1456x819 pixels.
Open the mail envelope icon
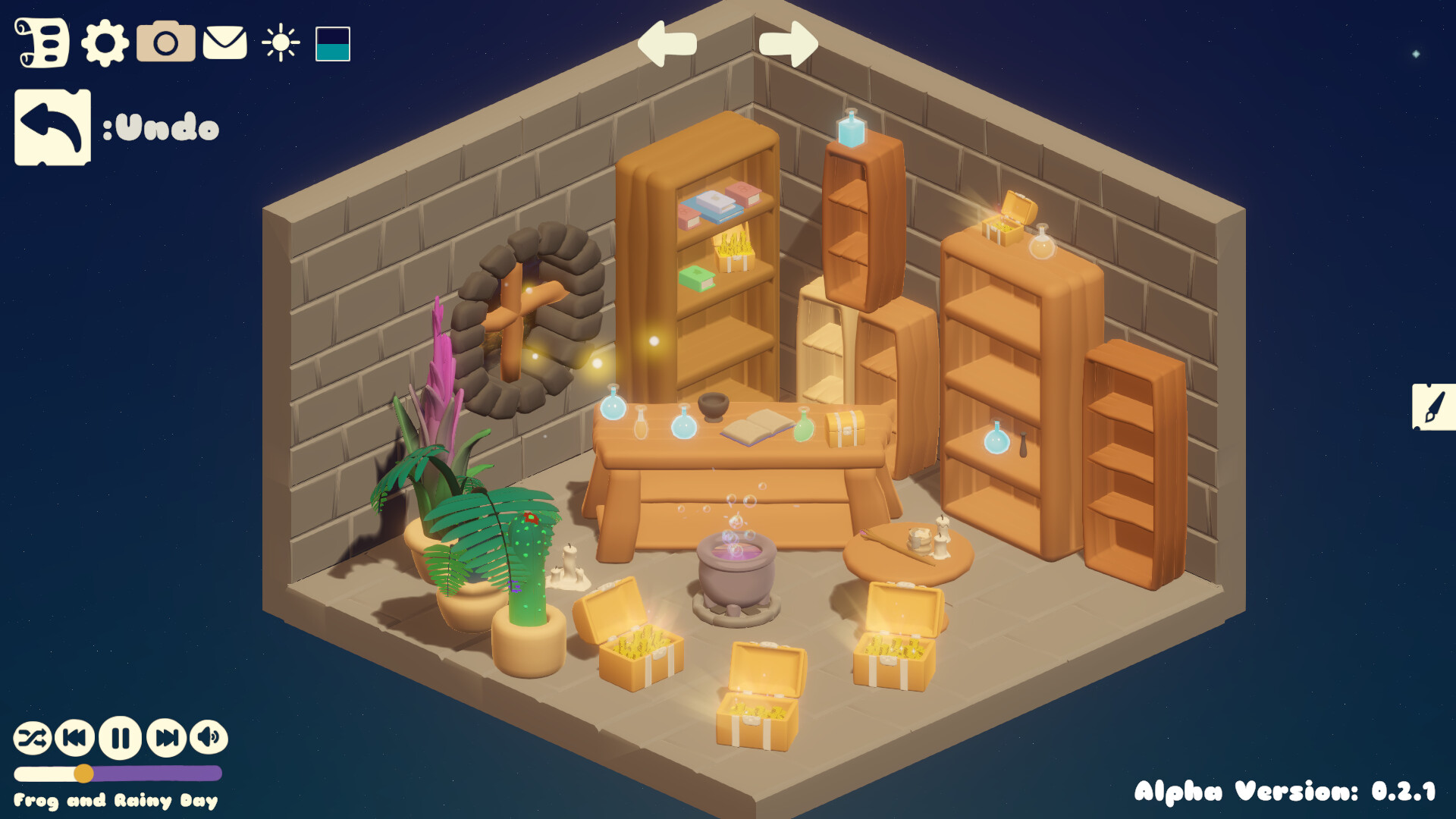pos(225,44)
